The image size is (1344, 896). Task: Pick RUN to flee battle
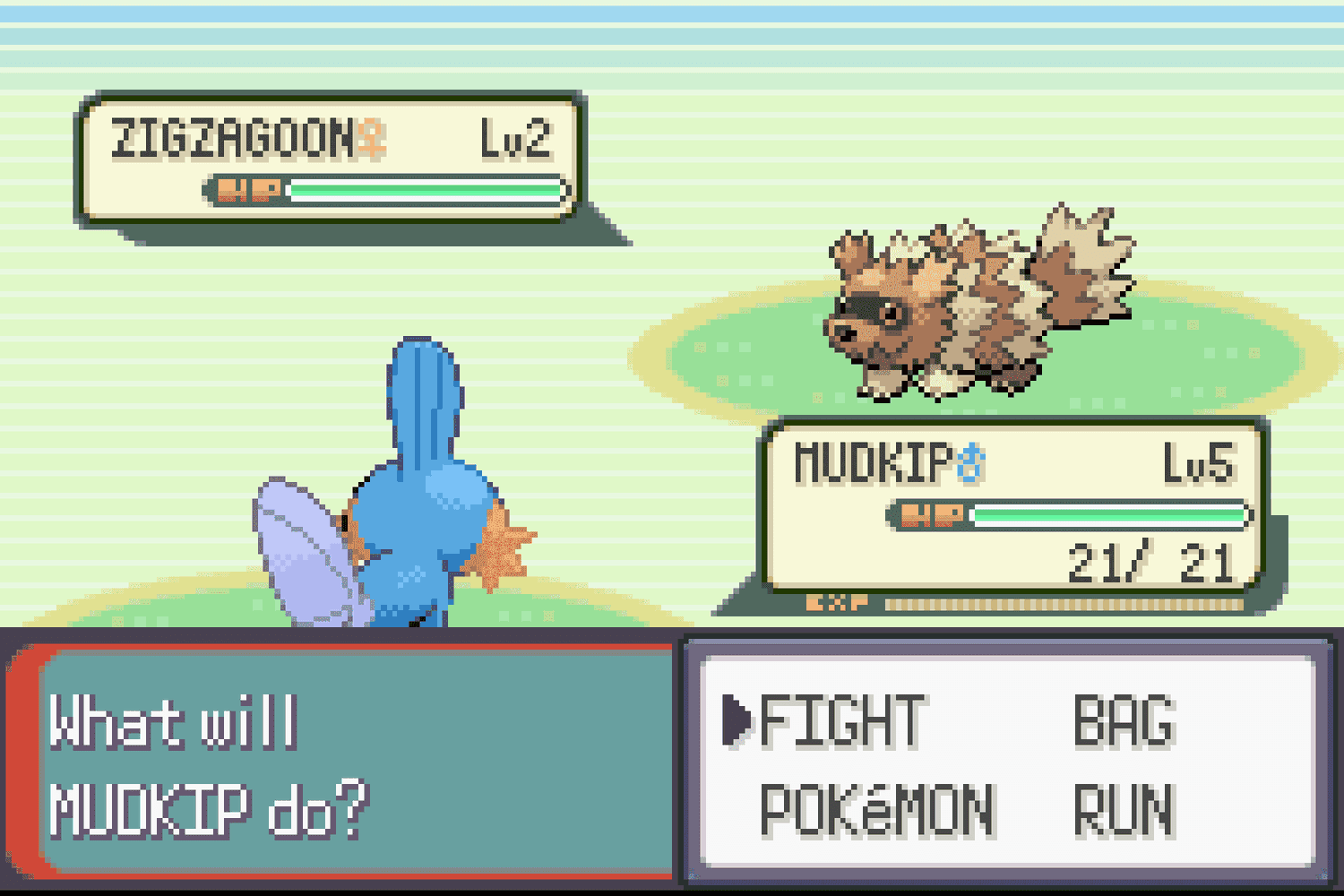tap(1124, 811)
